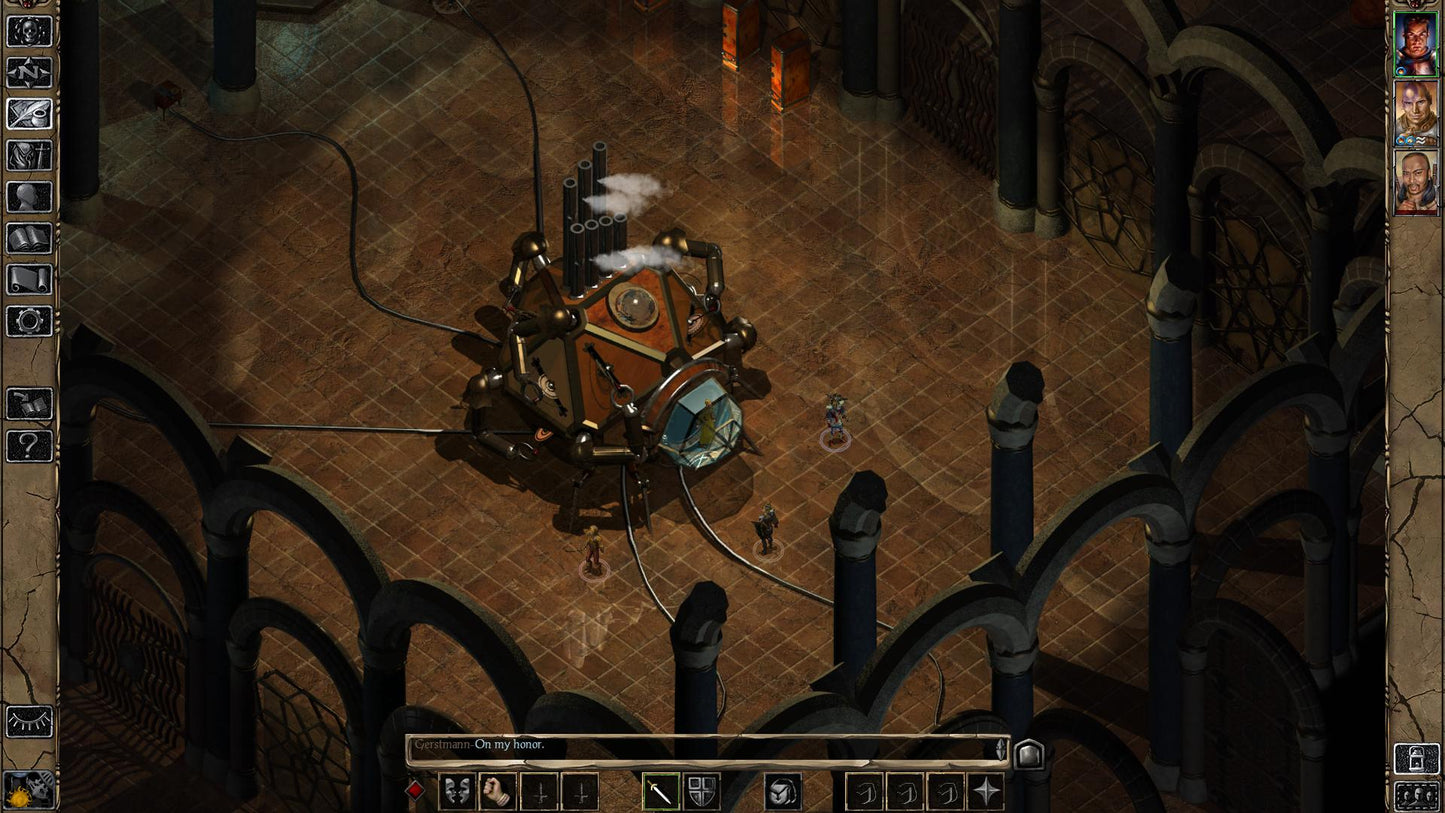The width and height of the screenshot is (1445, 813).
Task: View the character record head icon
Action: click(x=27, y=196)
